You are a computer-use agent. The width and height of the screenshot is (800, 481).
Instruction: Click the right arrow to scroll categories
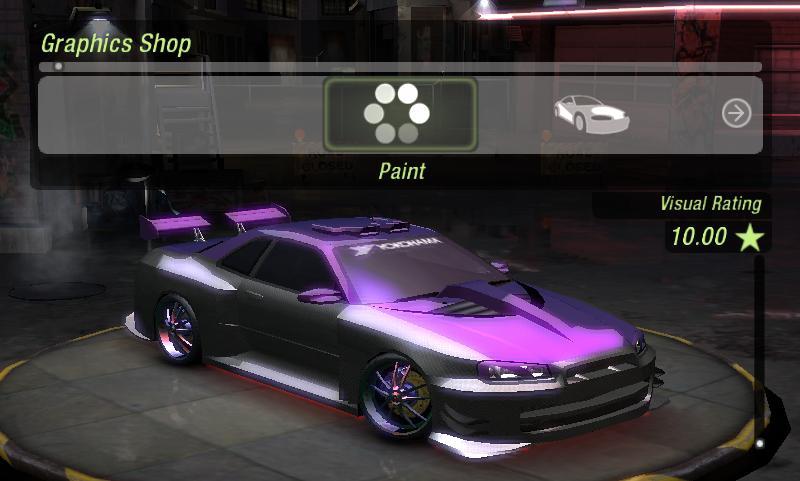(736, 114)
